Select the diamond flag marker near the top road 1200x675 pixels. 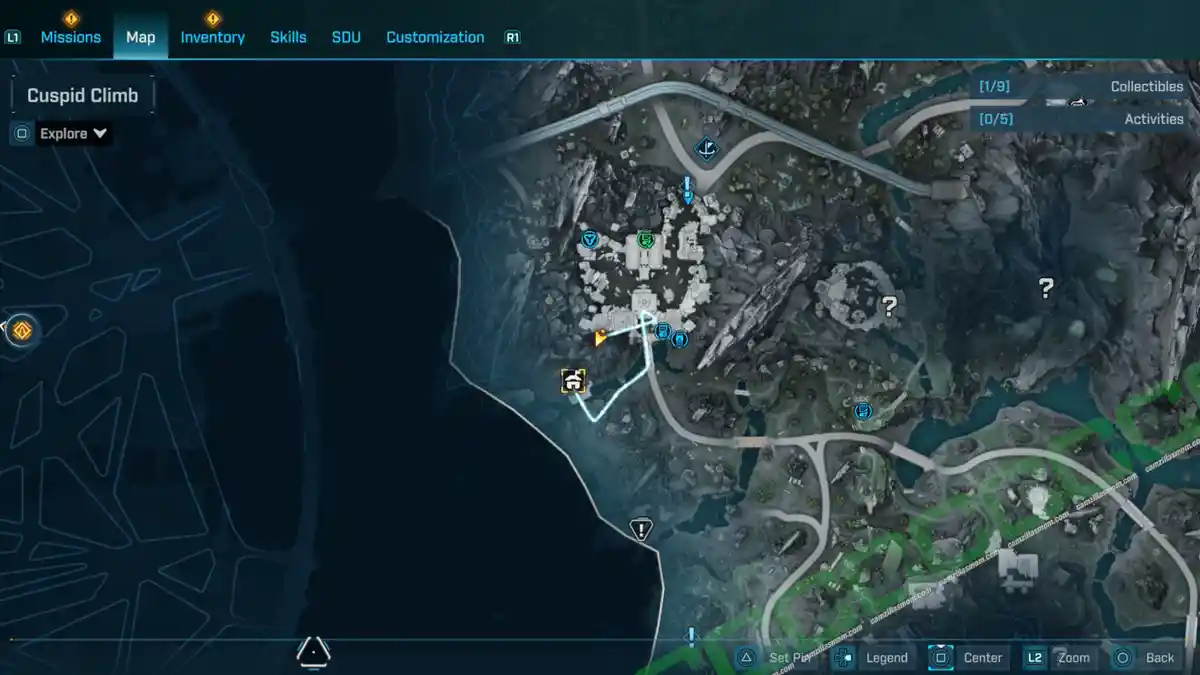click(707, 150)
